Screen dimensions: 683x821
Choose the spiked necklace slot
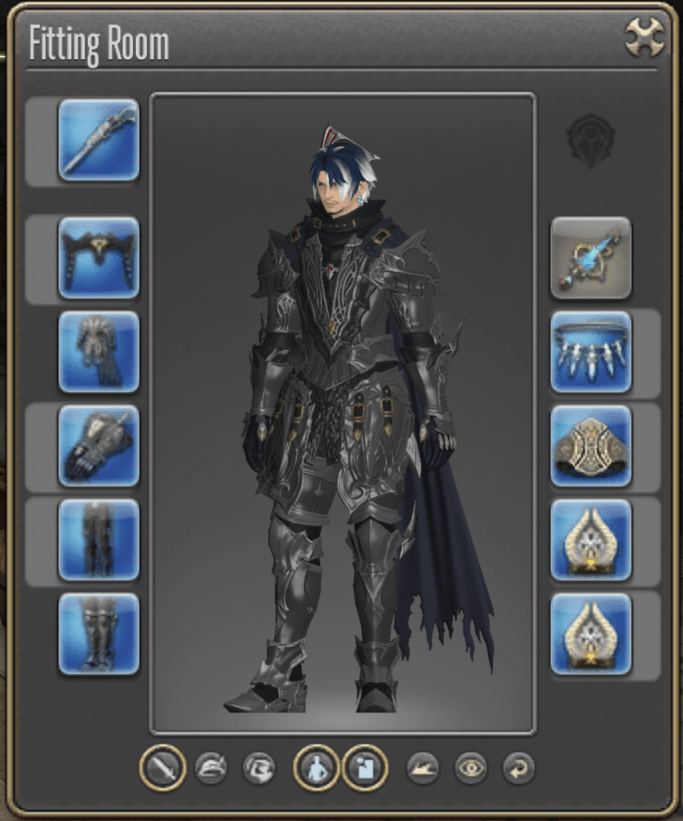tap(591, 351)
